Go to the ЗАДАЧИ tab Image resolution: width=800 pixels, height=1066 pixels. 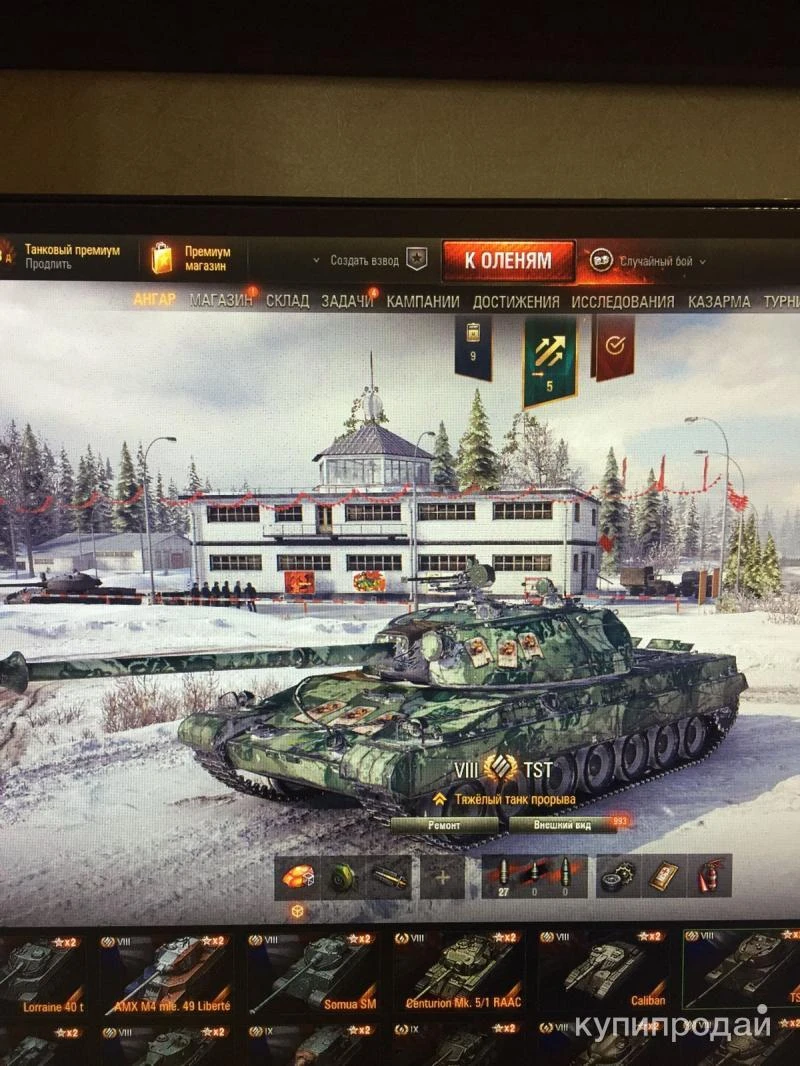click(x=346, y=300)
